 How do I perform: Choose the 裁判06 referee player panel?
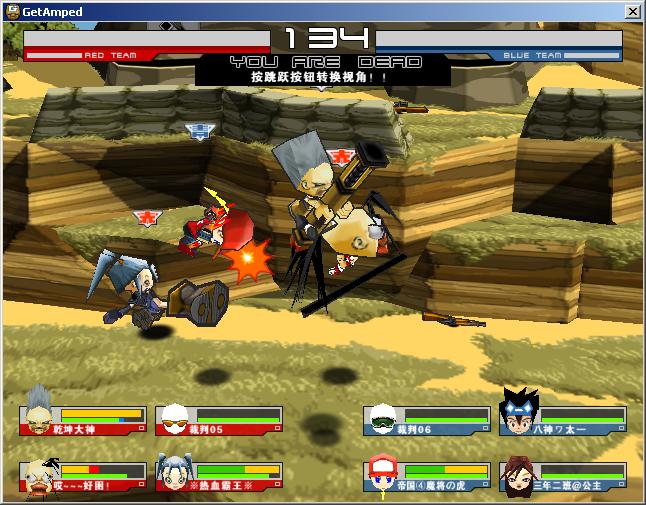coord(428,420)
